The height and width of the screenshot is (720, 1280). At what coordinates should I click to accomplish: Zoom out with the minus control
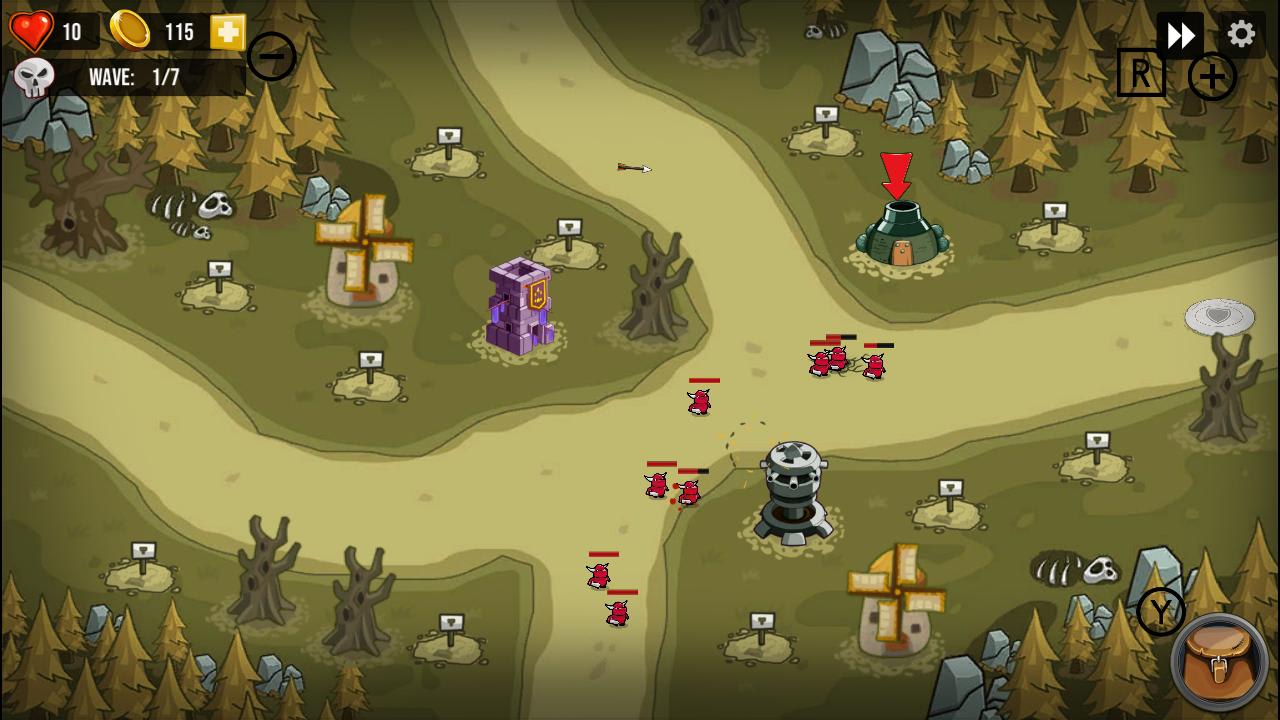tap(271, 56)
